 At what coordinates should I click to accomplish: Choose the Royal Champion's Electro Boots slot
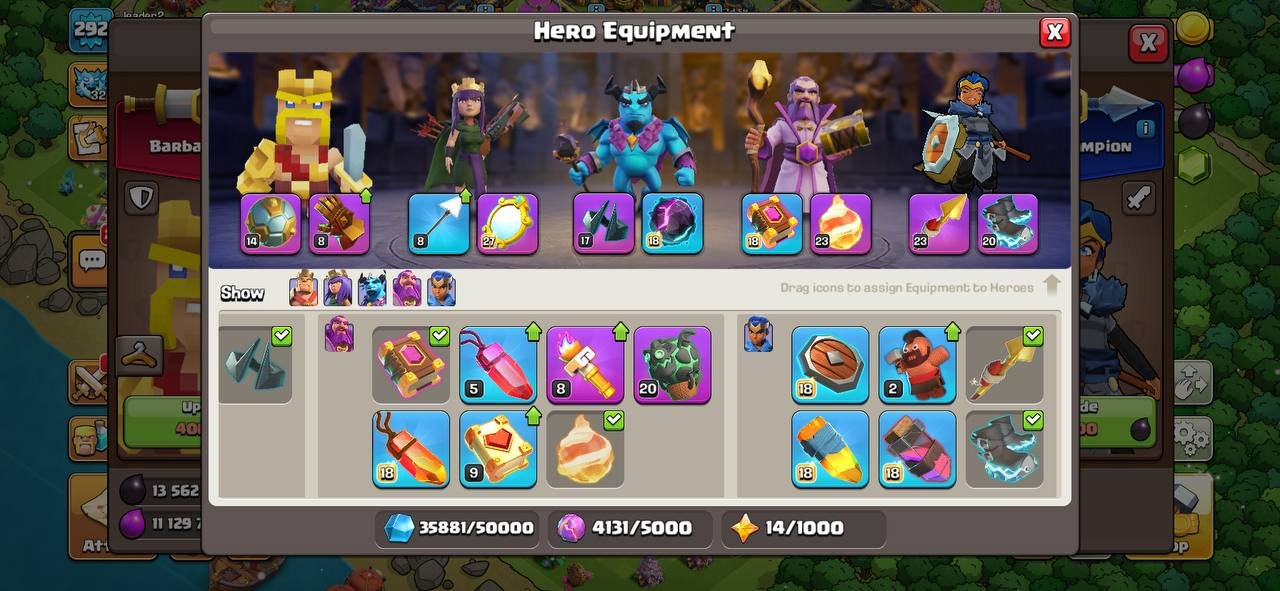pyautogui.click(x=1007, y=223)
